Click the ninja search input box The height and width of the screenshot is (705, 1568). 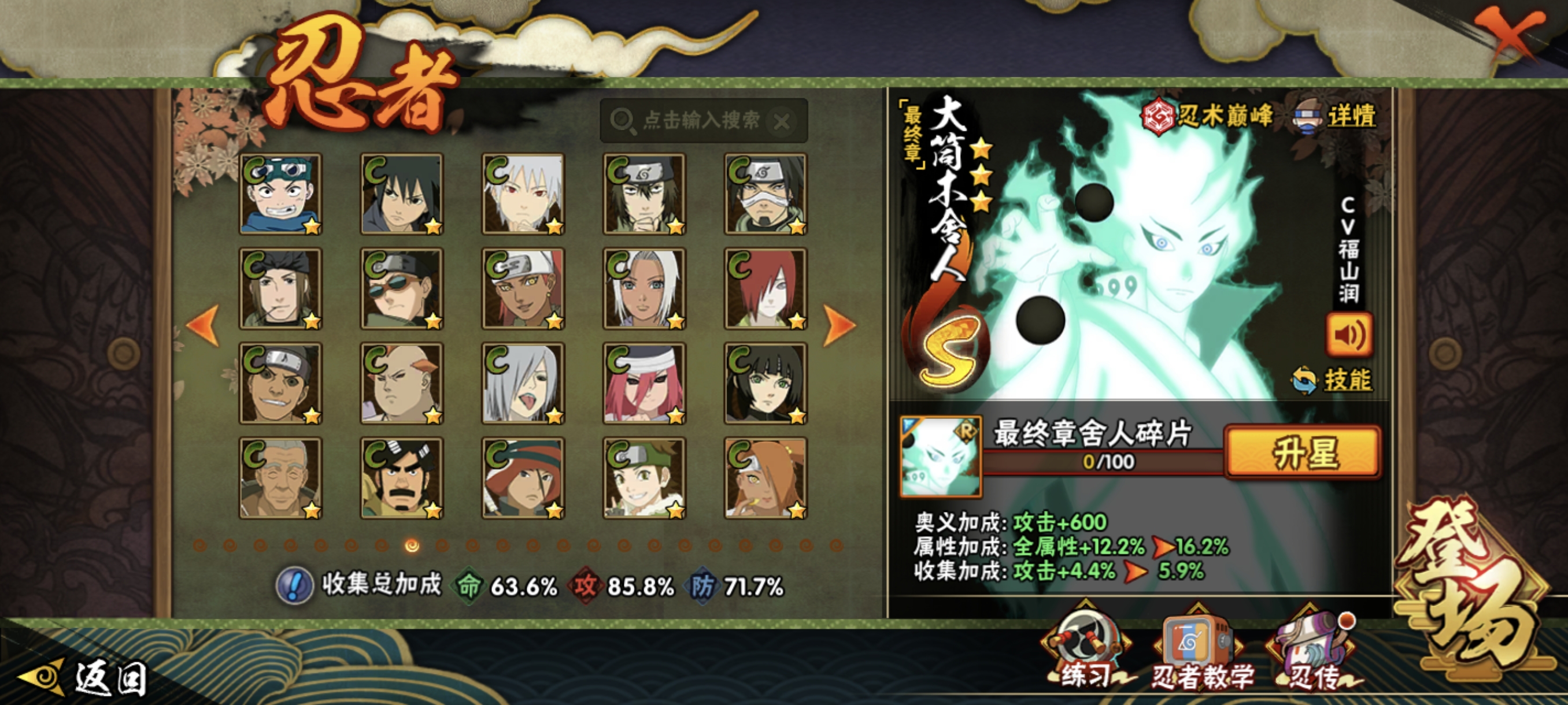(700, 120)
